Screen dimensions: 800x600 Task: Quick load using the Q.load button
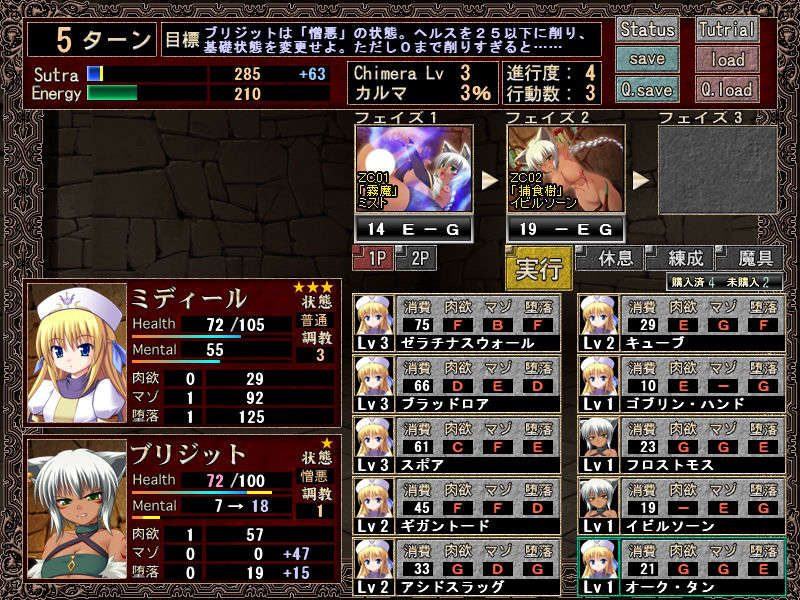point(727,88)
